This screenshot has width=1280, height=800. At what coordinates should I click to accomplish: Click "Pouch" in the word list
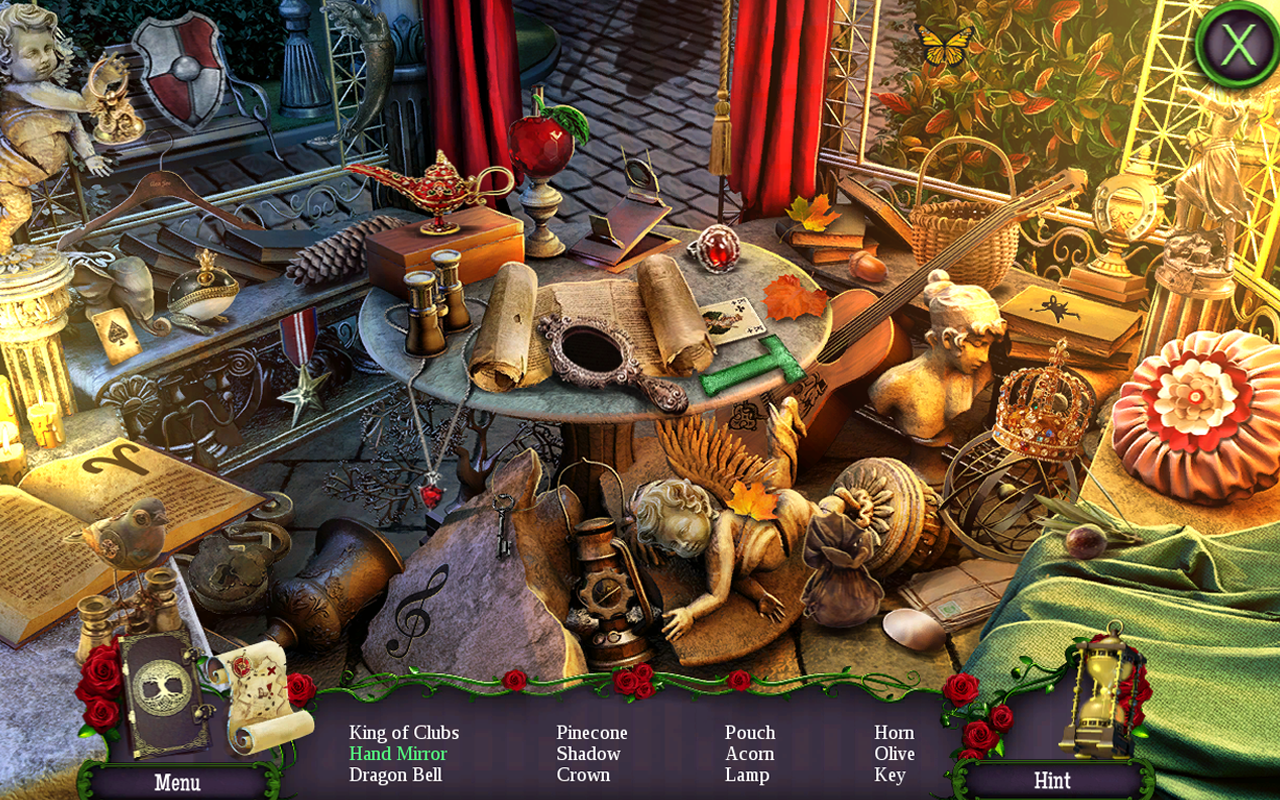click(750, 732)
